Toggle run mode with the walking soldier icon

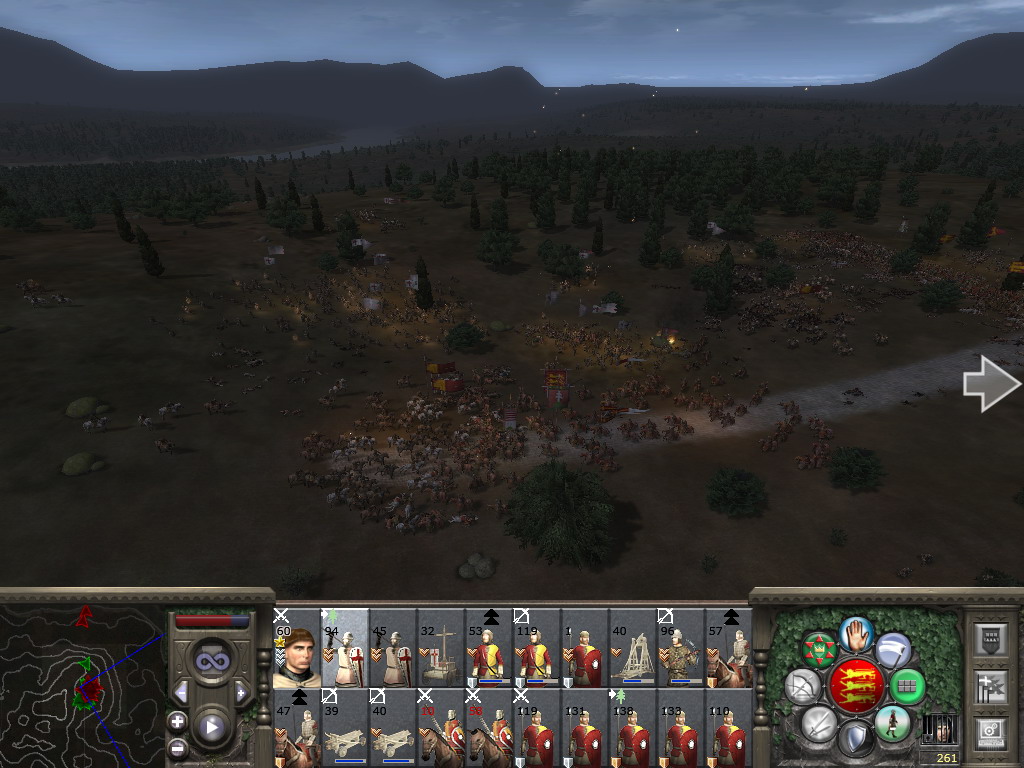[x=892, y=723]
